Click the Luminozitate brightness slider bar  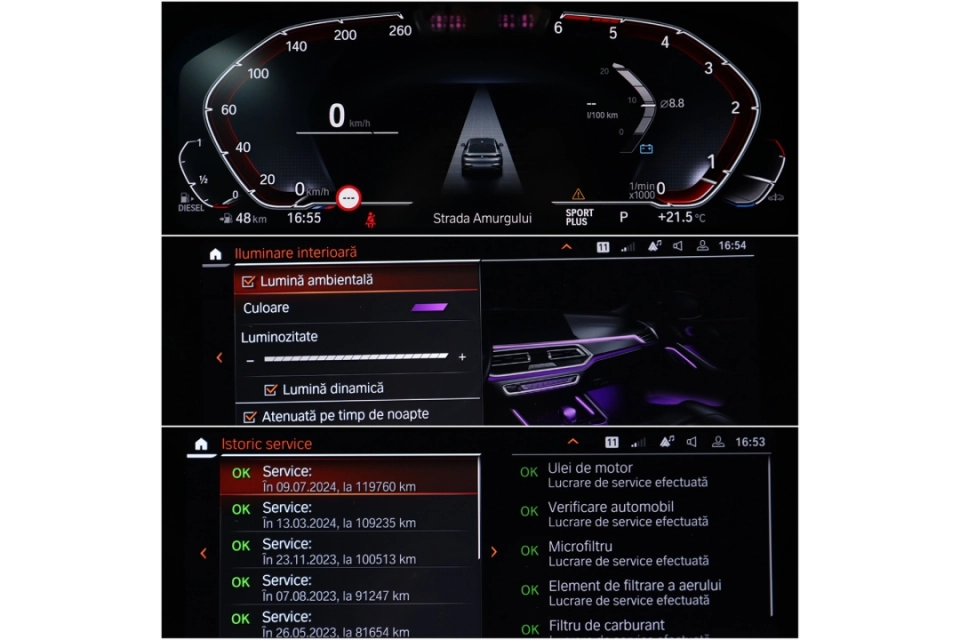(x=355, y=357)
